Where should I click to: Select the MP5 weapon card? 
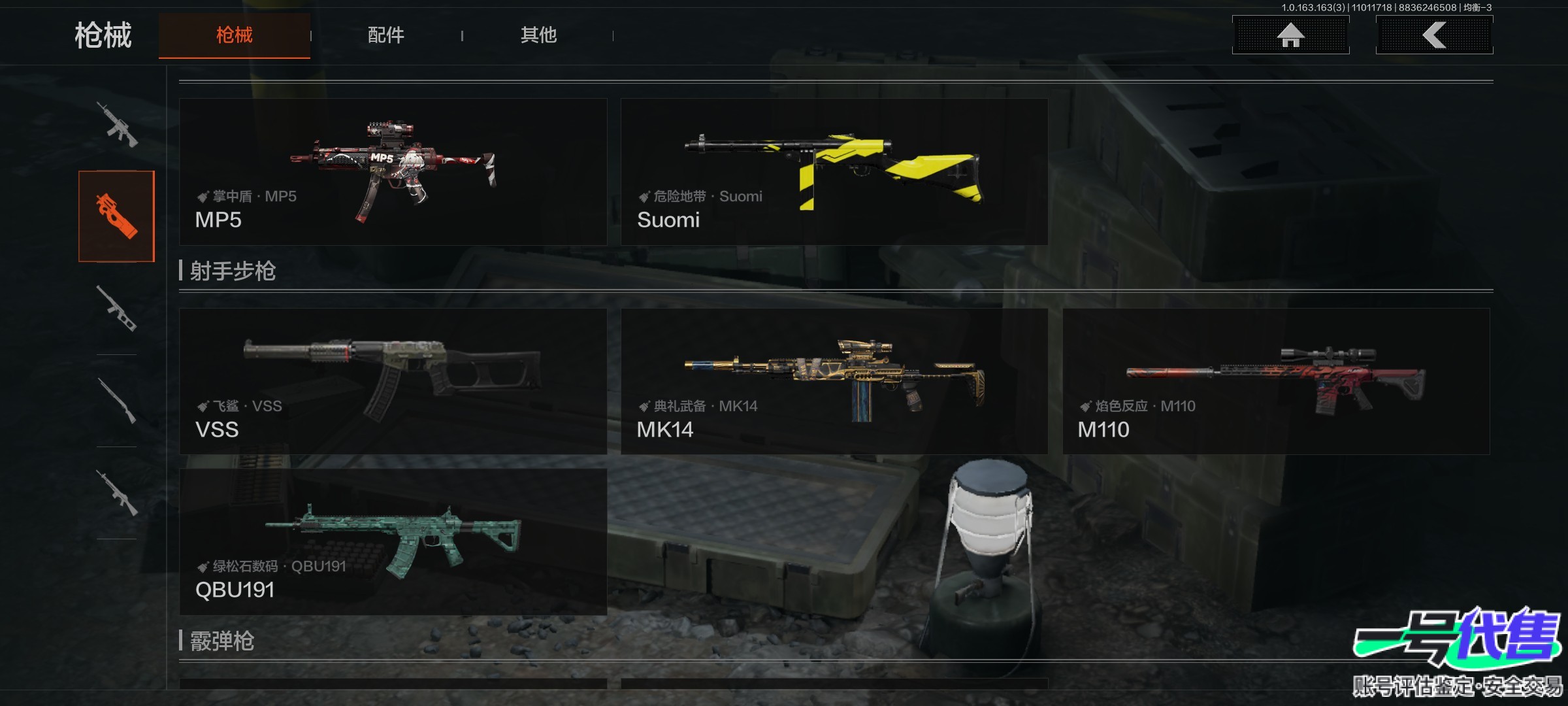[393, 172]
